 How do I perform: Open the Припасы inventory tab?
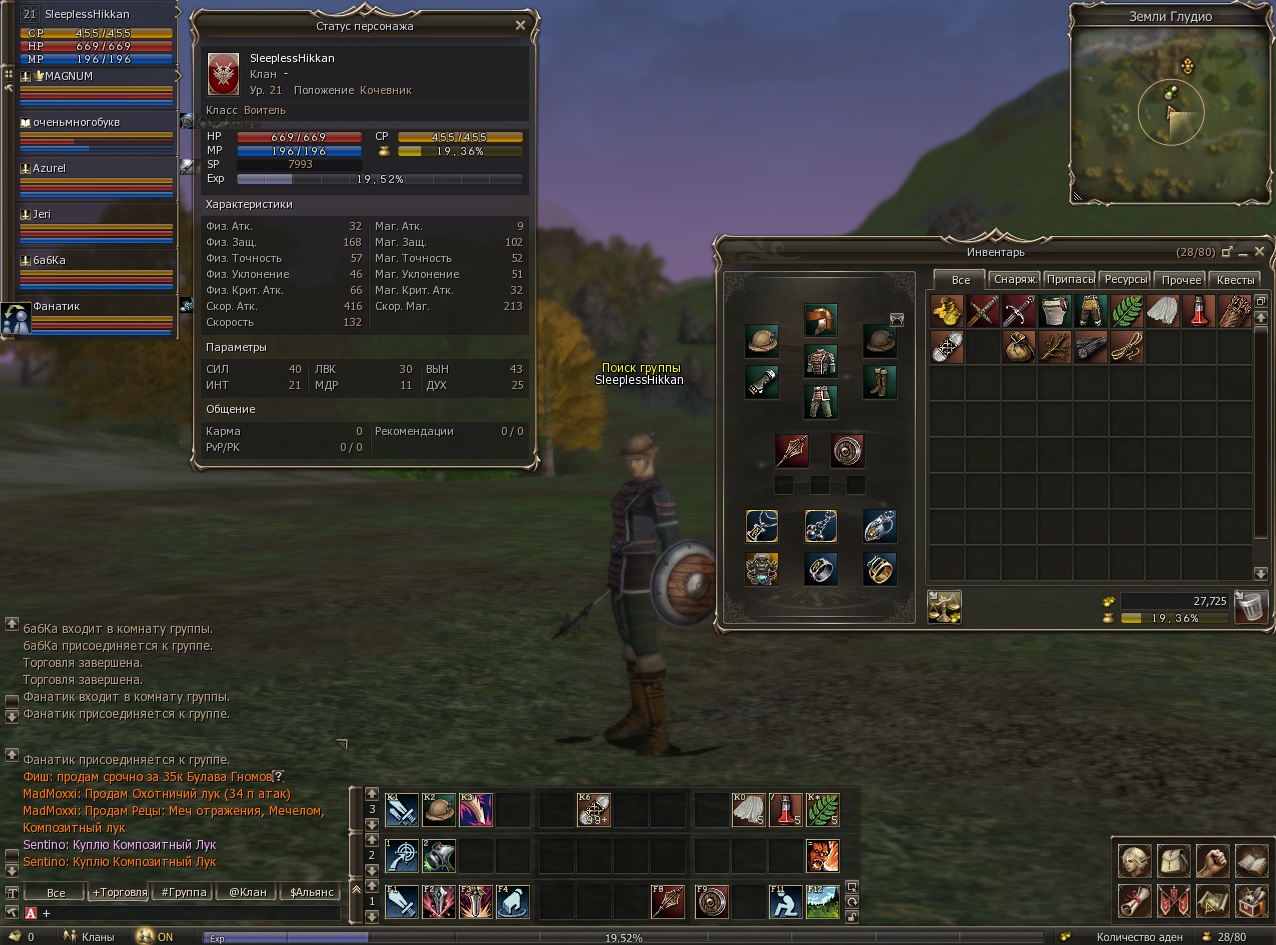1070,280
